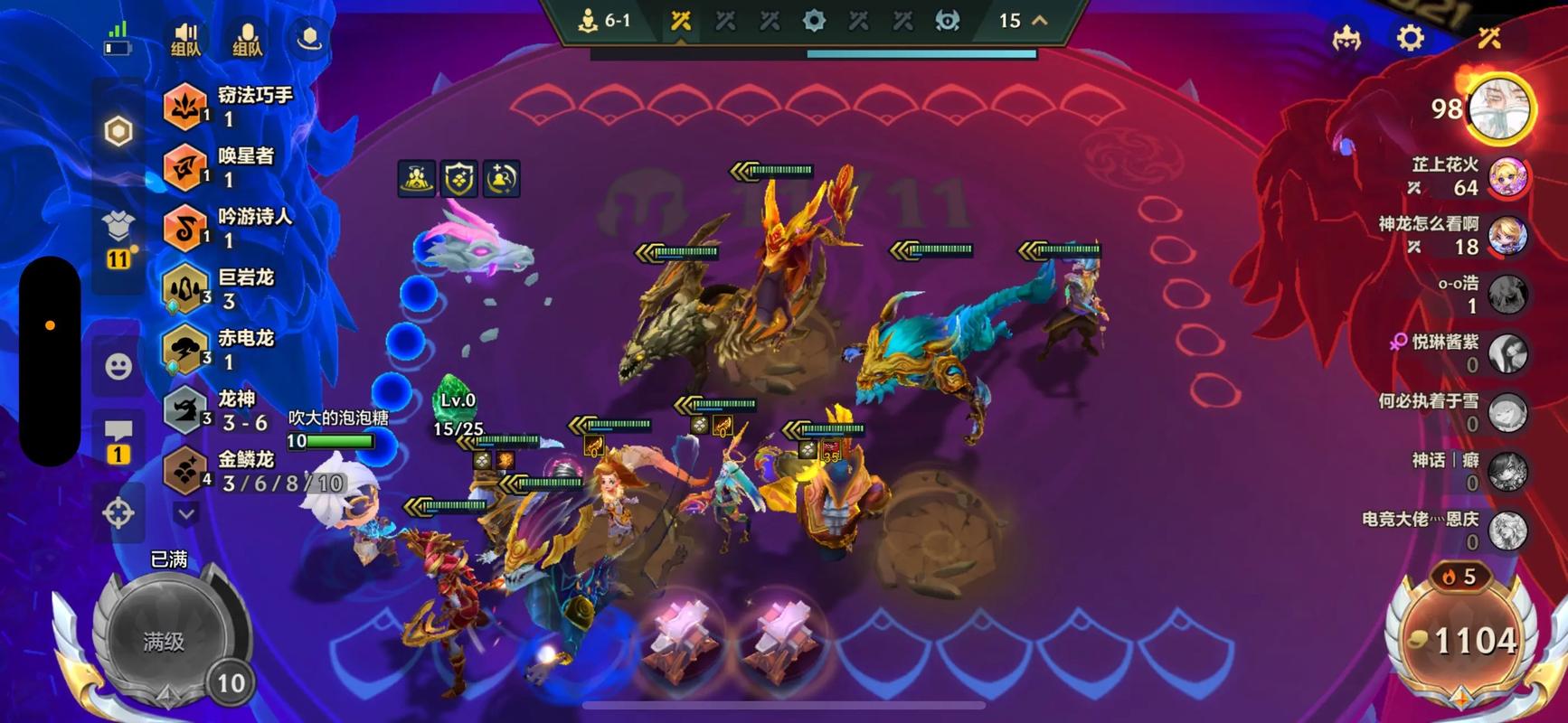Open the gold shop button showing 1104
The width and height of the screenshot is (1568, 723).
1462,641
